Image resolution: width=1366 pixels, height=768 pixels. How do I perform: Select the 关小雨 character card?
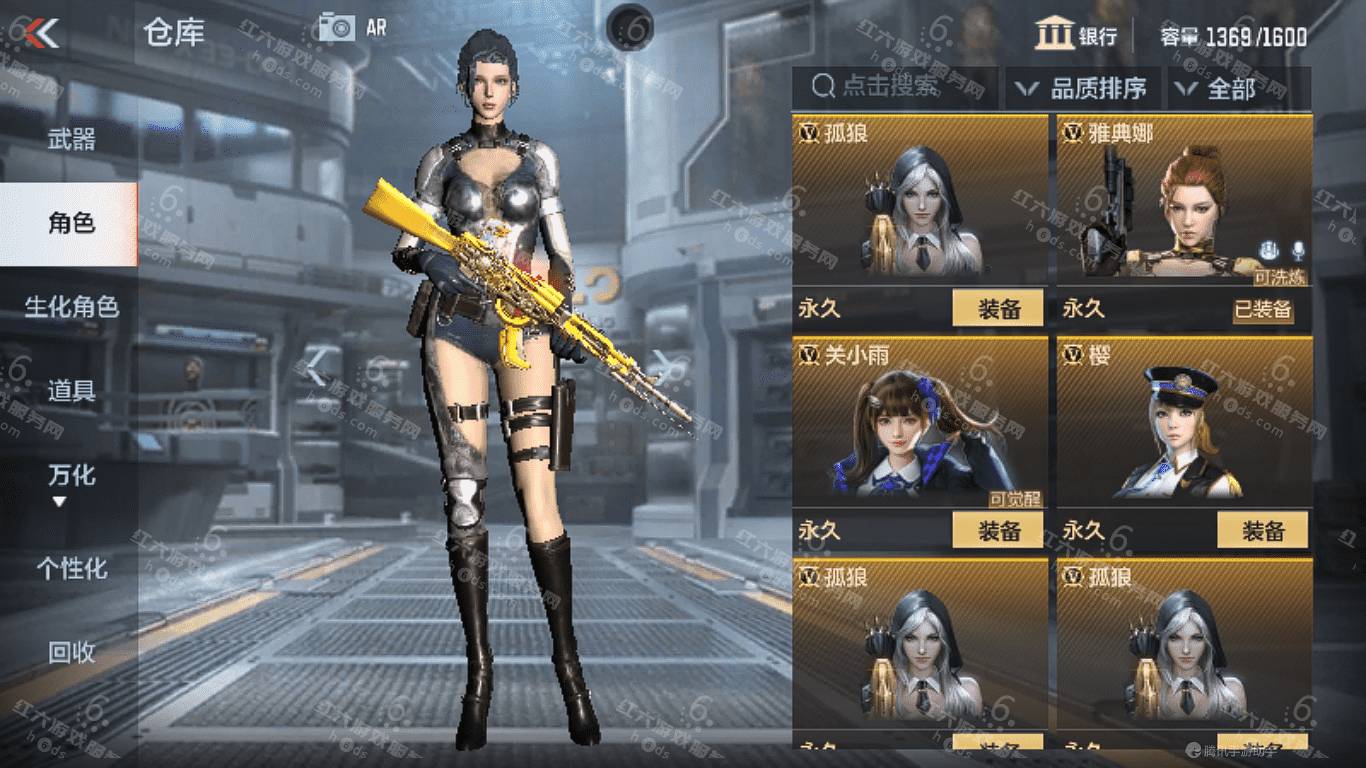[x=919, y=425]
